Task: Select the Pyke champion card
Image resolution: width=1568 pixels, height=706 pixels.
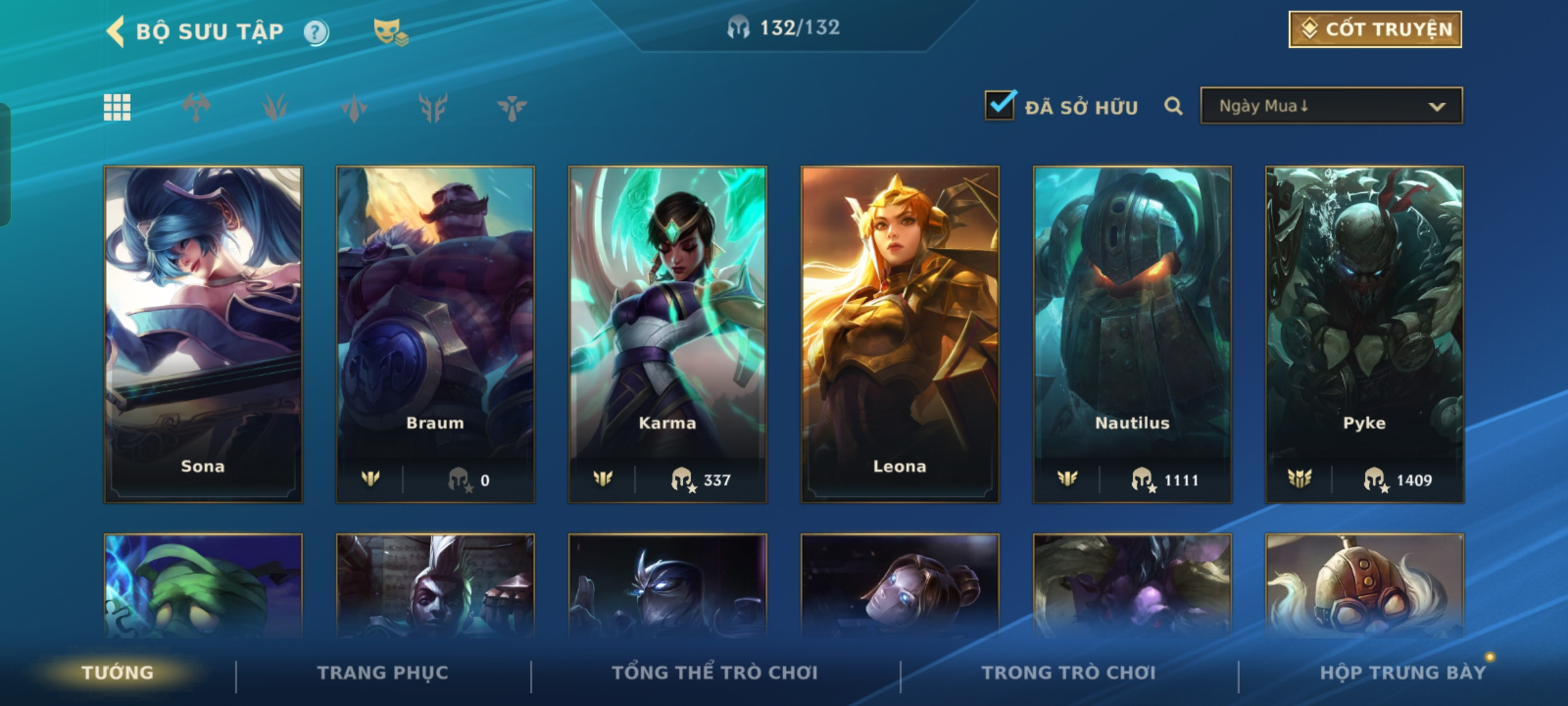Action: tap(1364, 333)
